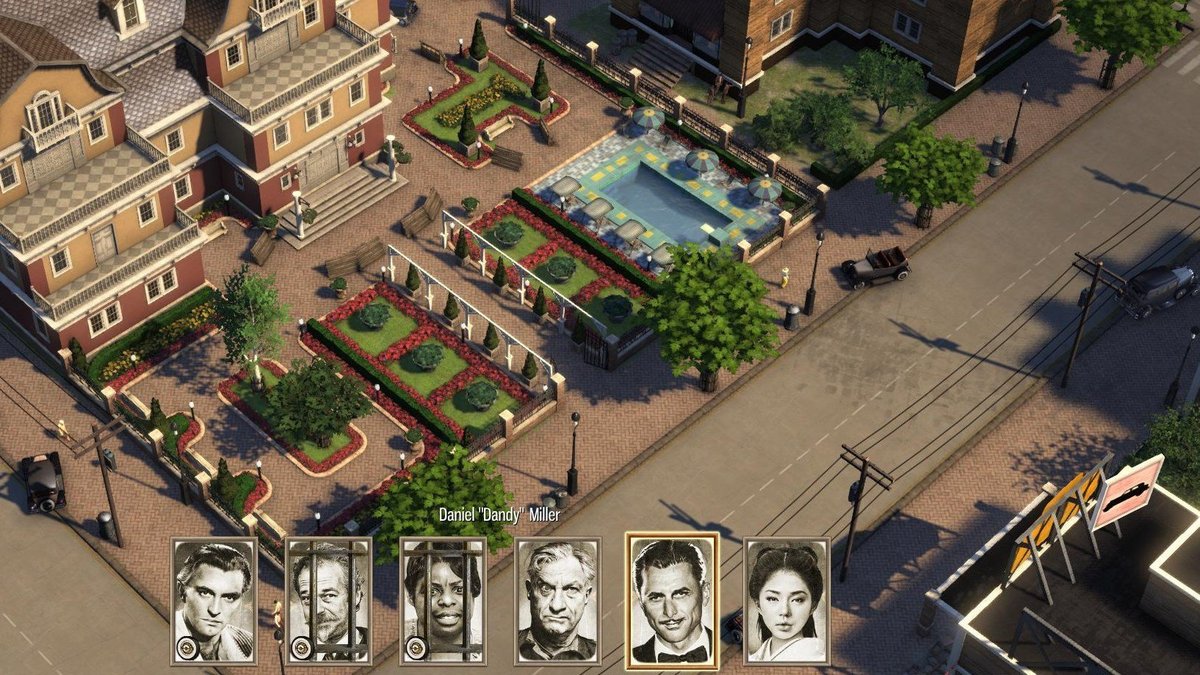Select the jailed smiling woman portrait
Image resolution: width=1200 pixels, height=675 pixels.
[x=443, y=601]
